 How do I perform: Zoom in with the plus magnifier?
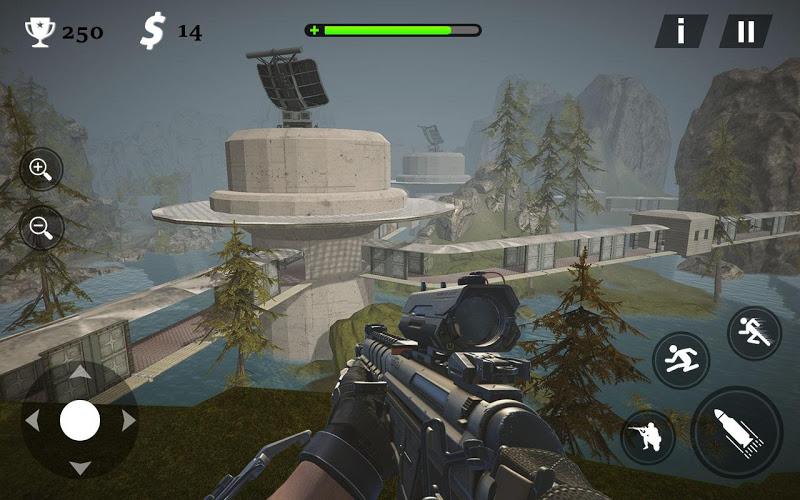click(x=41, y=169)
